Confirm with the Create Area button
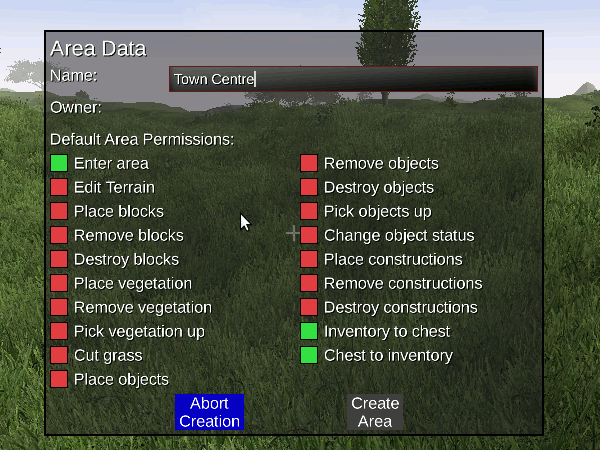Screen dimensions: 600x450 click(375, 412)
